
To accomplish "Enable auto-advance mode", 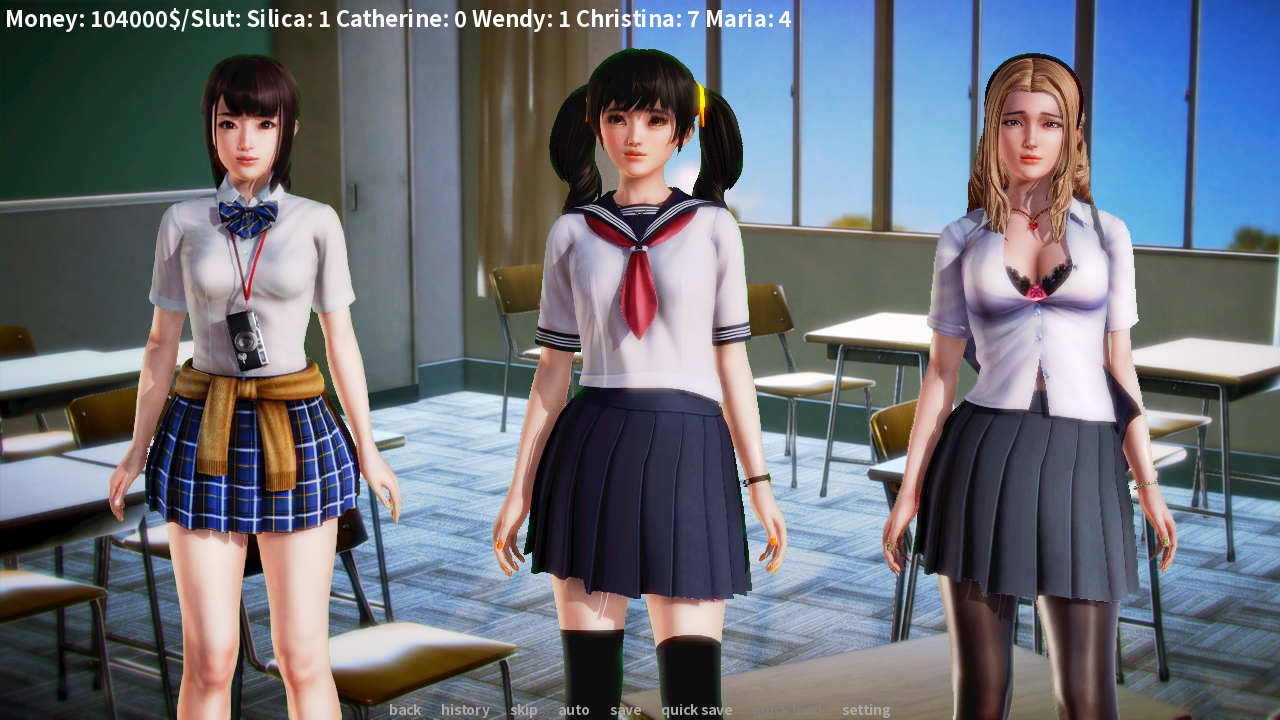I will 574,709.
